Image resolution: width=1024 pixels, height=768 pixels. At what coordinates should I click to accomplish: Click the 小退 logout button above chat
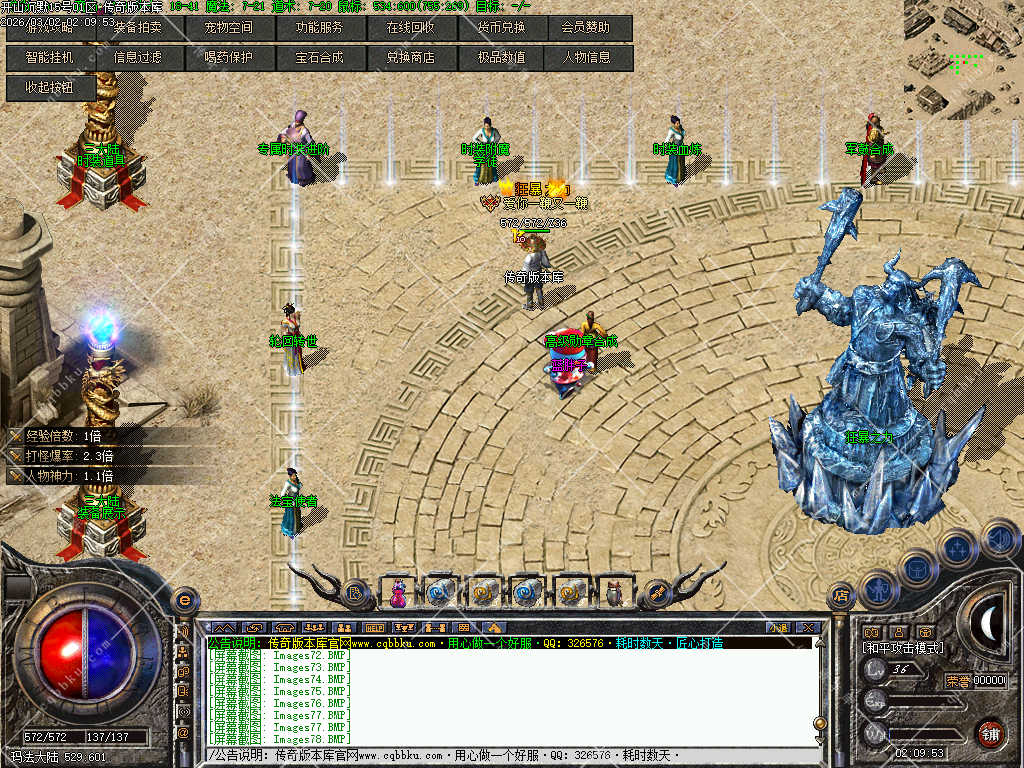point(778,627)
